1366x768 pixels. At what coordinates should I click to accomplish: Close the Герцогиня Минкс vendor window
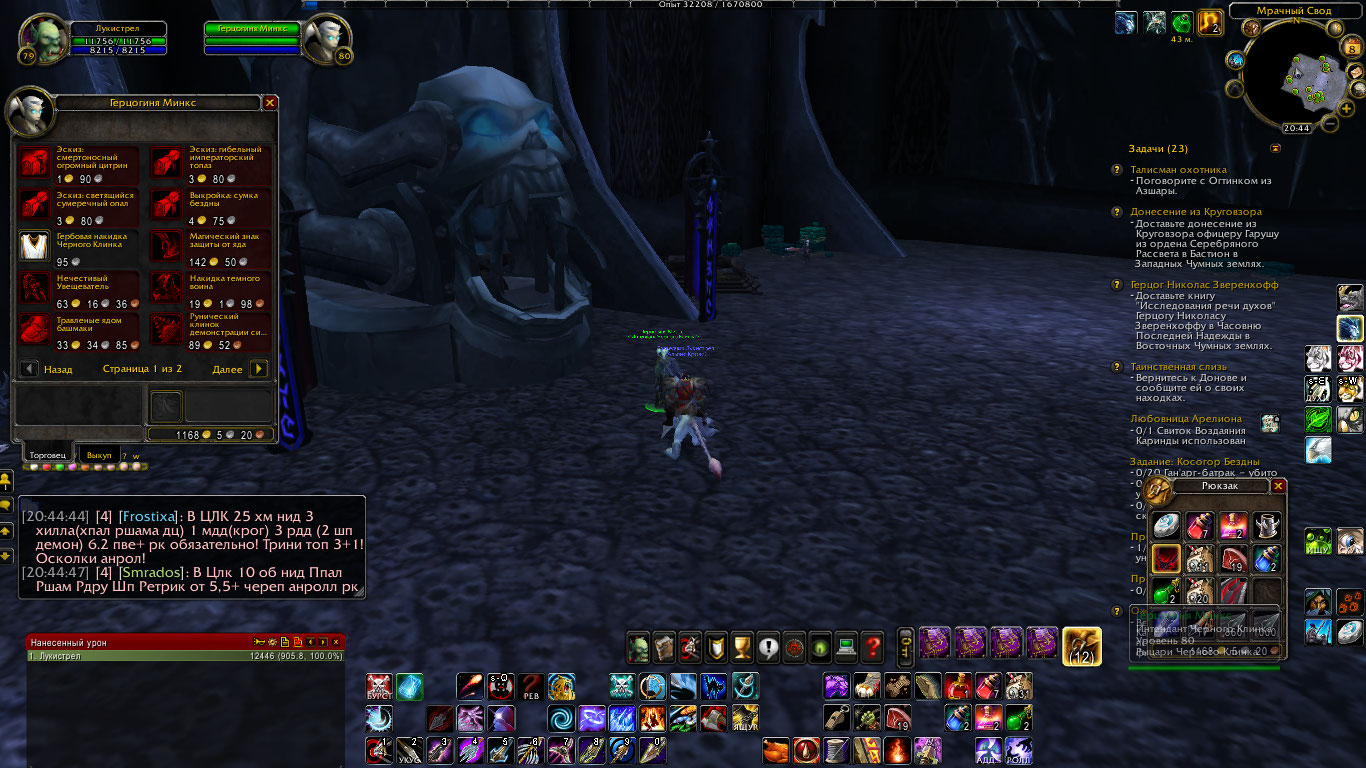(x=270, y=103)
